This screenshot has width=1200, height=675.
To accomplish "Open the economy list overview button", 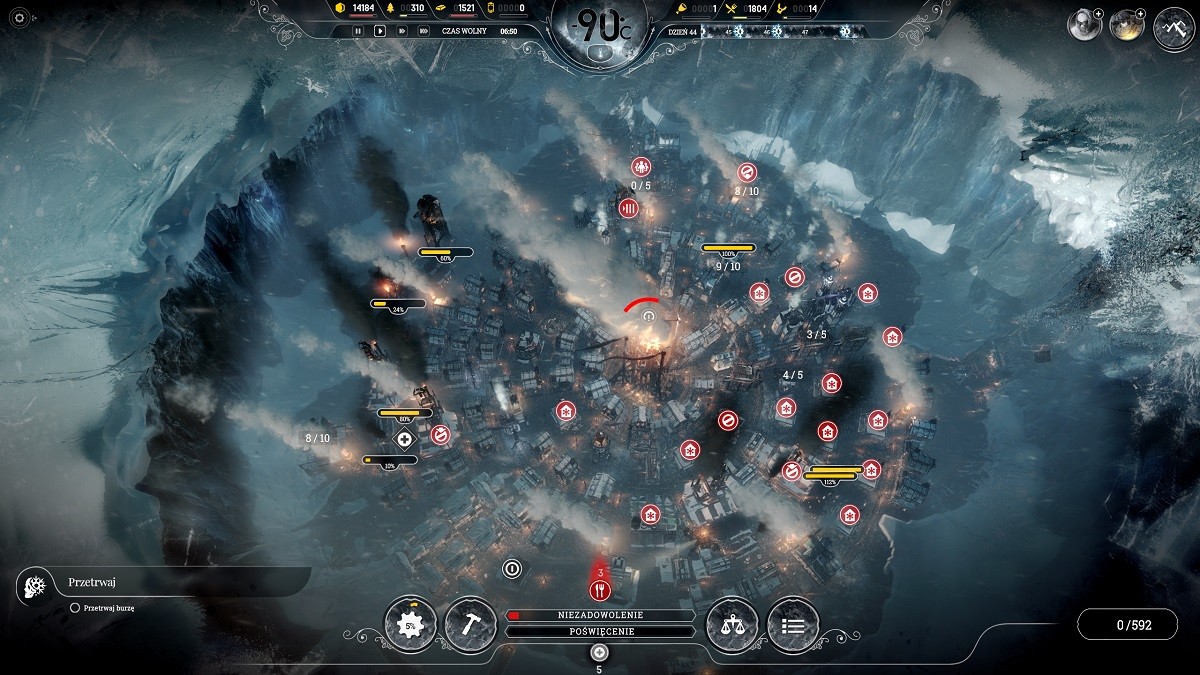I will [793, 626].
